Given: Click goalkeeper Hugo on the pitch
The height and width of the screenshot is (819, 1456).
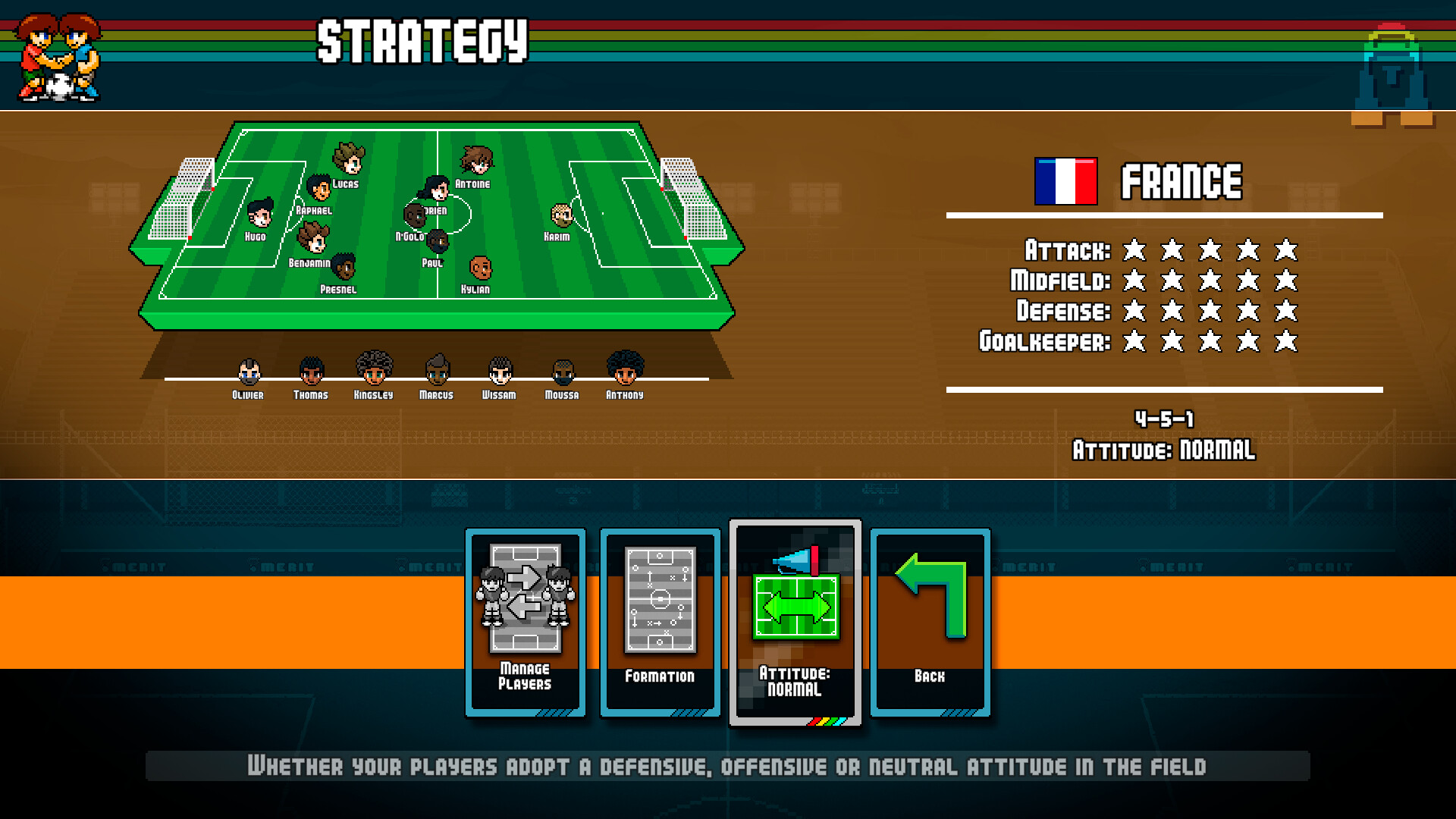Looking at the screenshot, I should tap(261, 220).
